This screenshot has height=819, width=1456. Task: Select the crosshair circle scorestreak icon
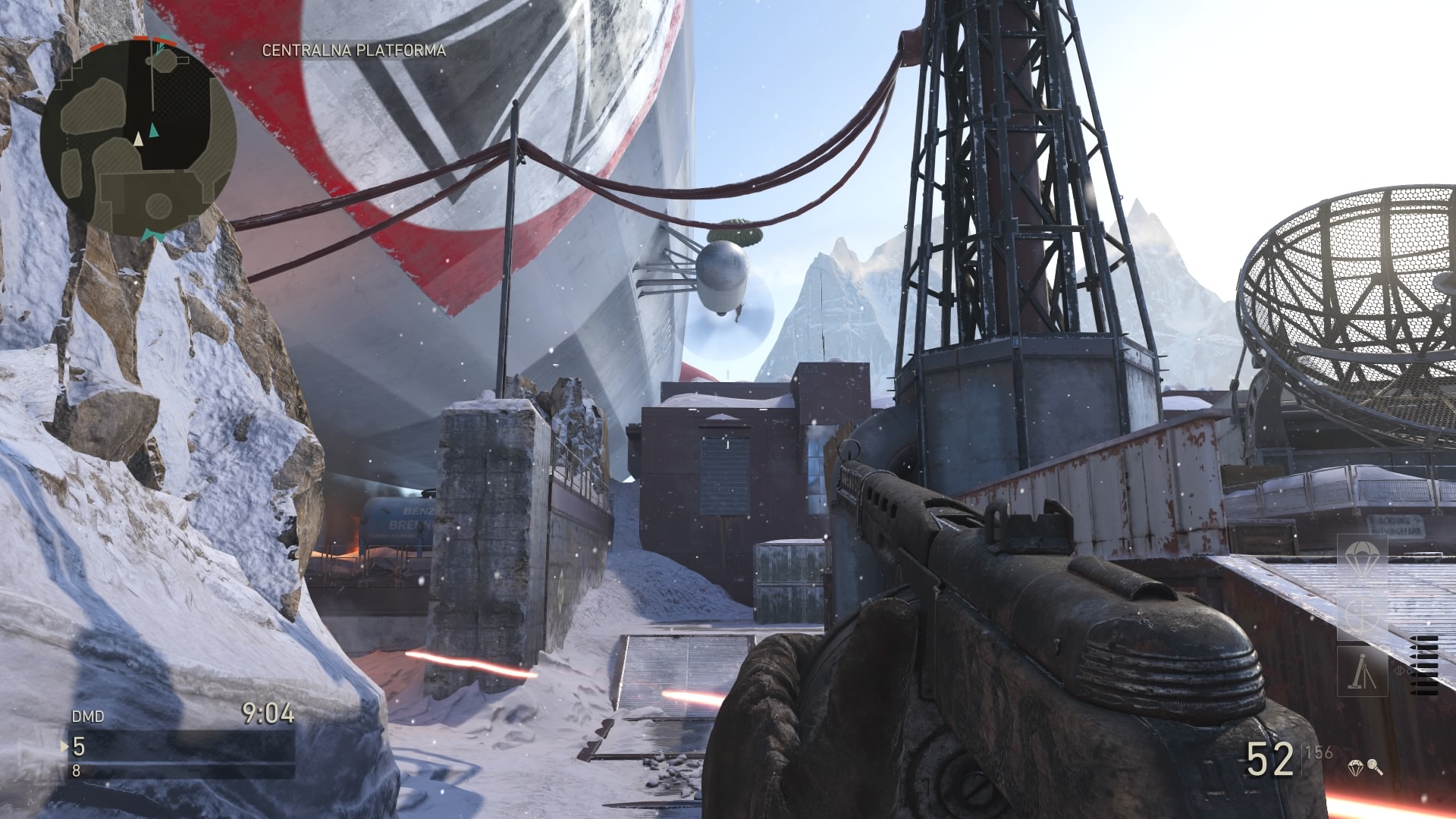(x=1361, y=614)
